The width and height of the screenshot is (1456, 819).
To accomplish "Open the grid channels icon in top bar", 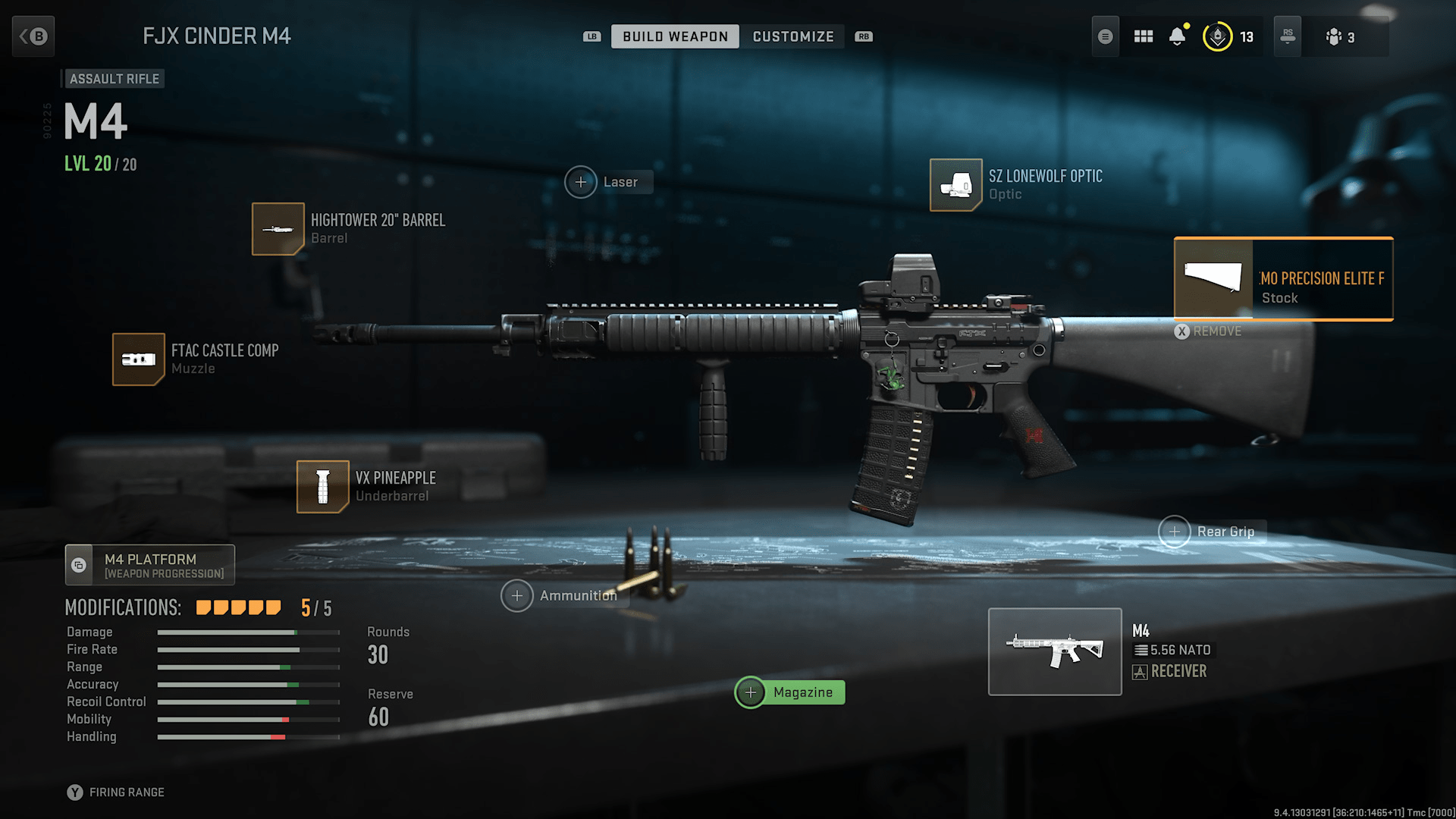I will 1143,36.
